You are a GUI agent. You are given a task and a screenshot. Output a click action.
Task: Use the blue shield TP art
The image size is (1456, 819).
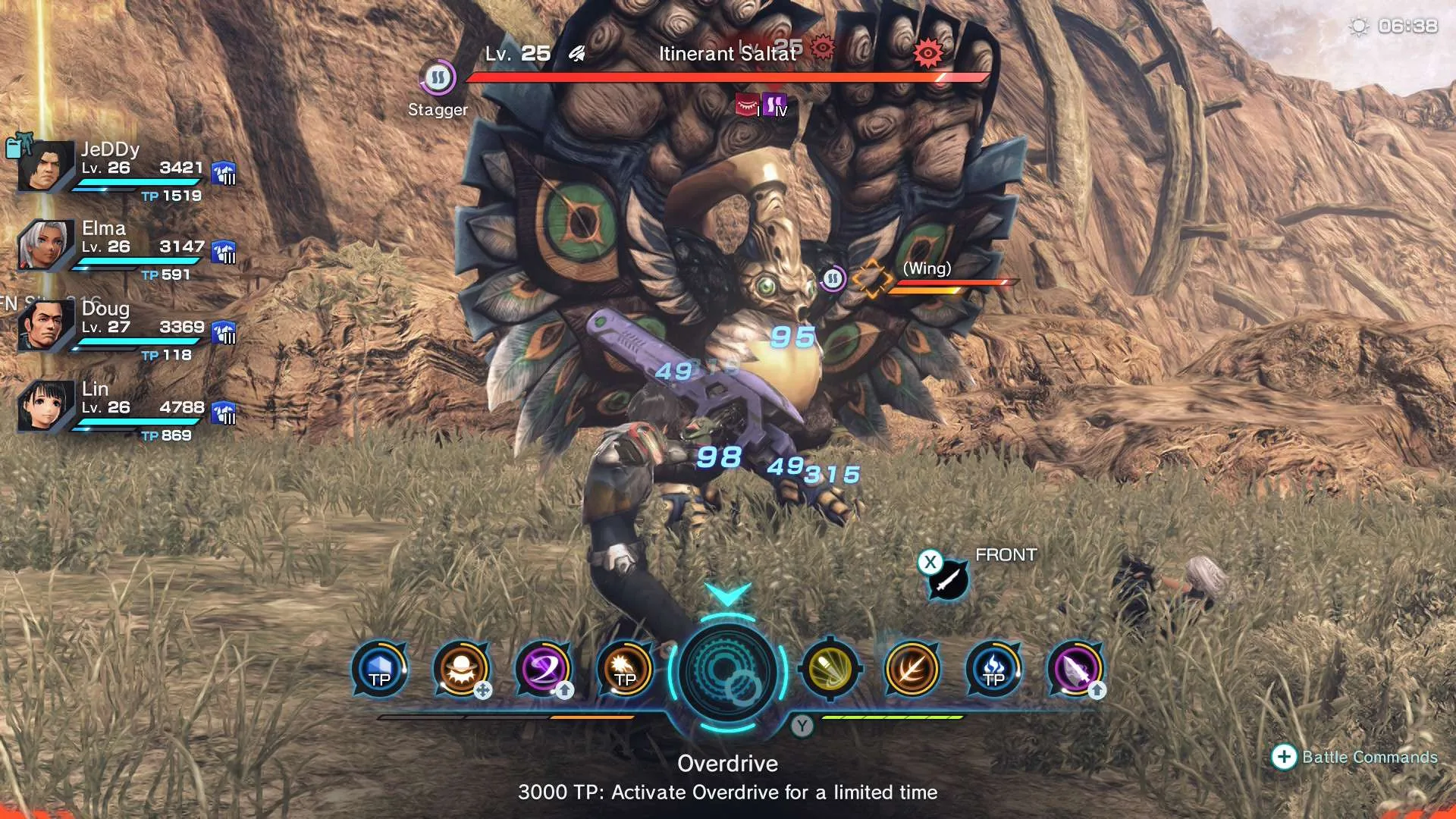[379, 670]
